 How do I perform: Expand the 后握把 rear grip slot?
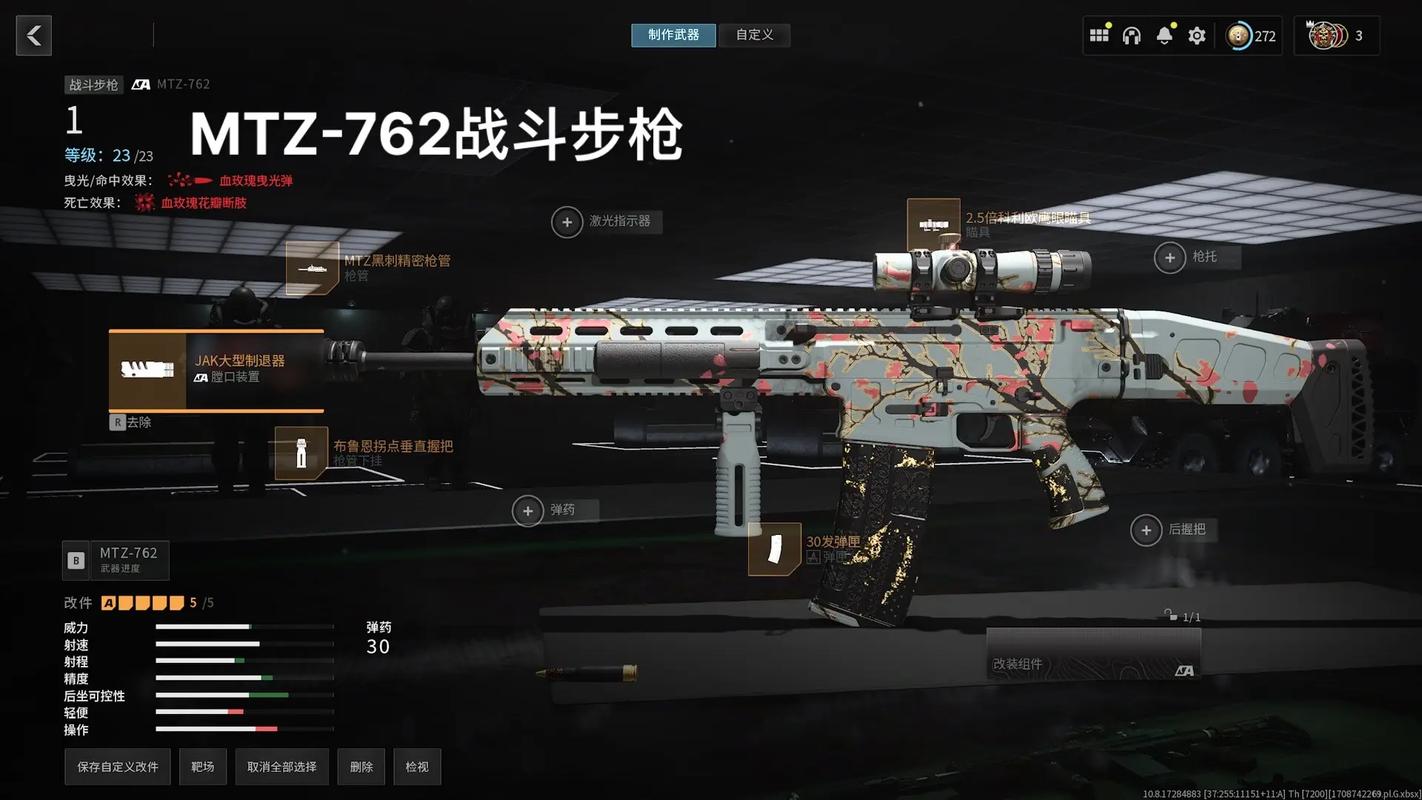(x=1145, y=530)
